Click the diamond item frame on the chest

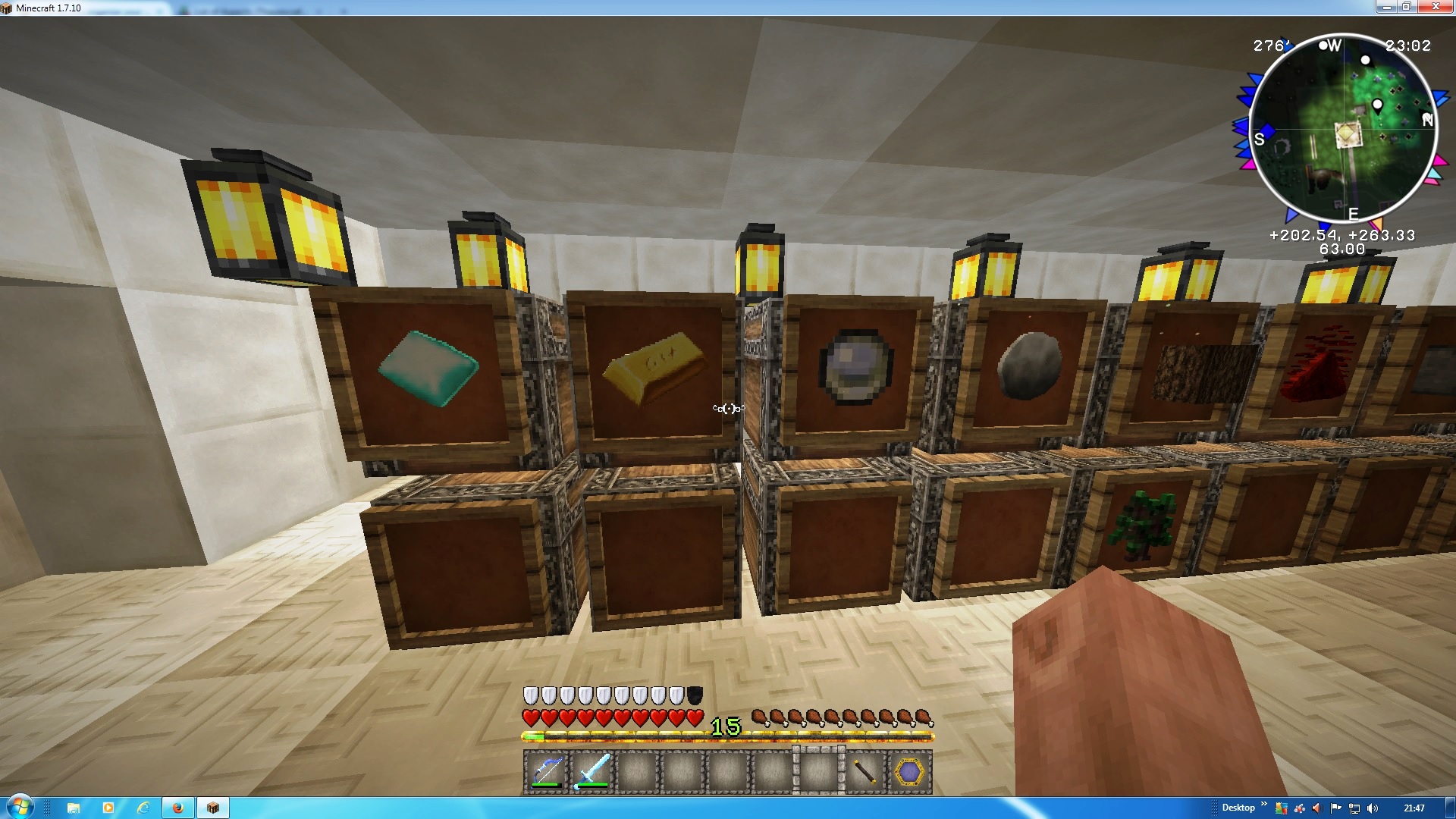(x=427, y=370)
